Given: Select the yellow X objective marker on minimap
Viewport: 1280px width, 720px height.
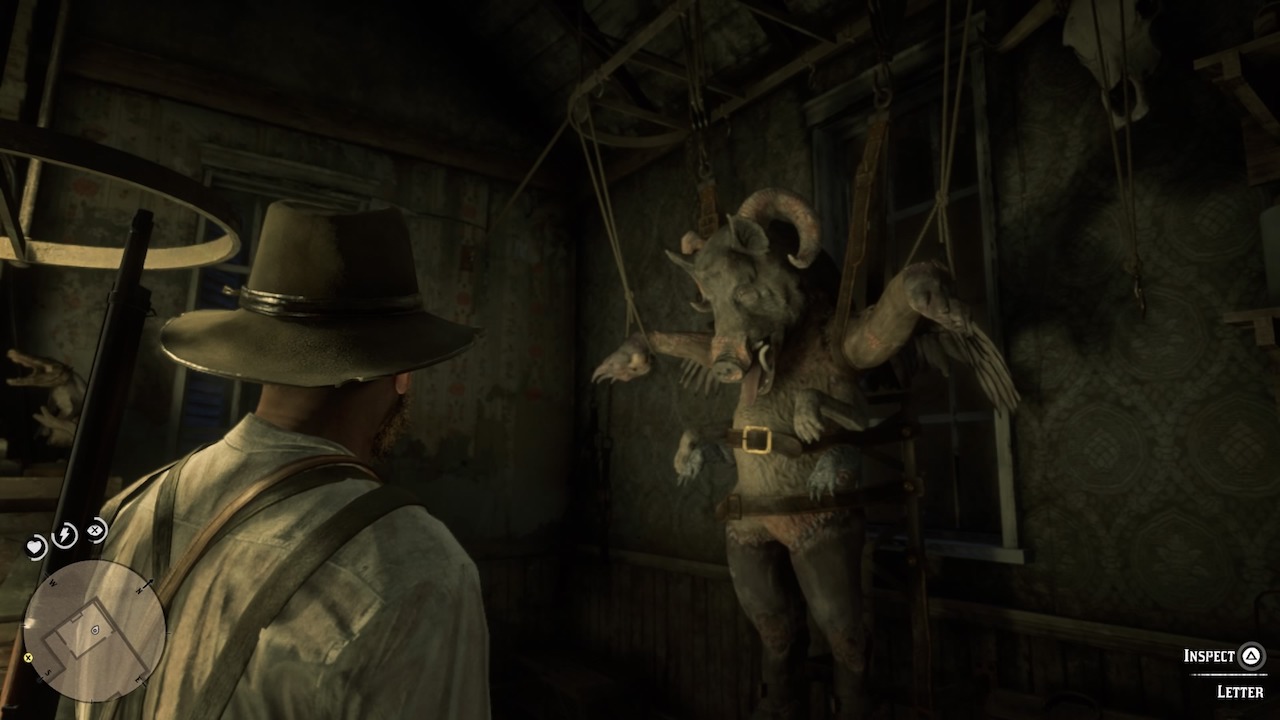Looking at the screenshot, I should point(28,657).
